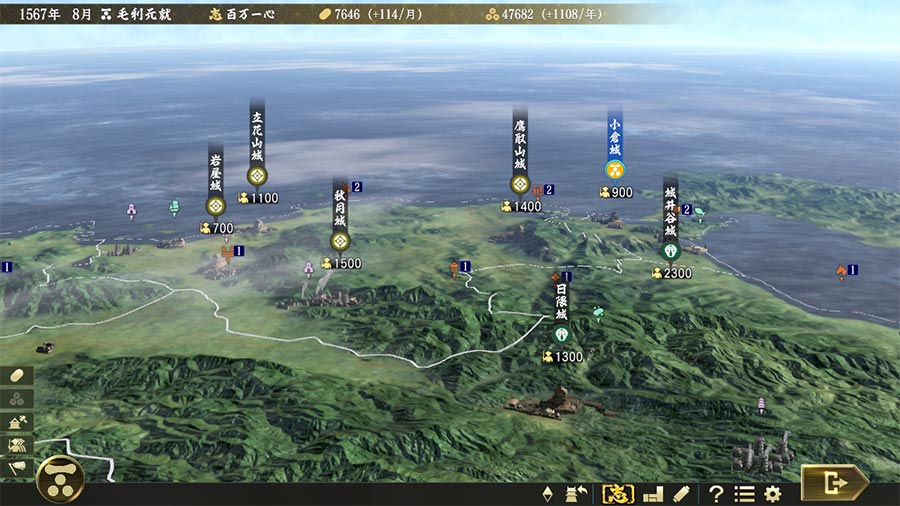Click the gold koban coin filter
900x506 pixels.
pos(19,375)
